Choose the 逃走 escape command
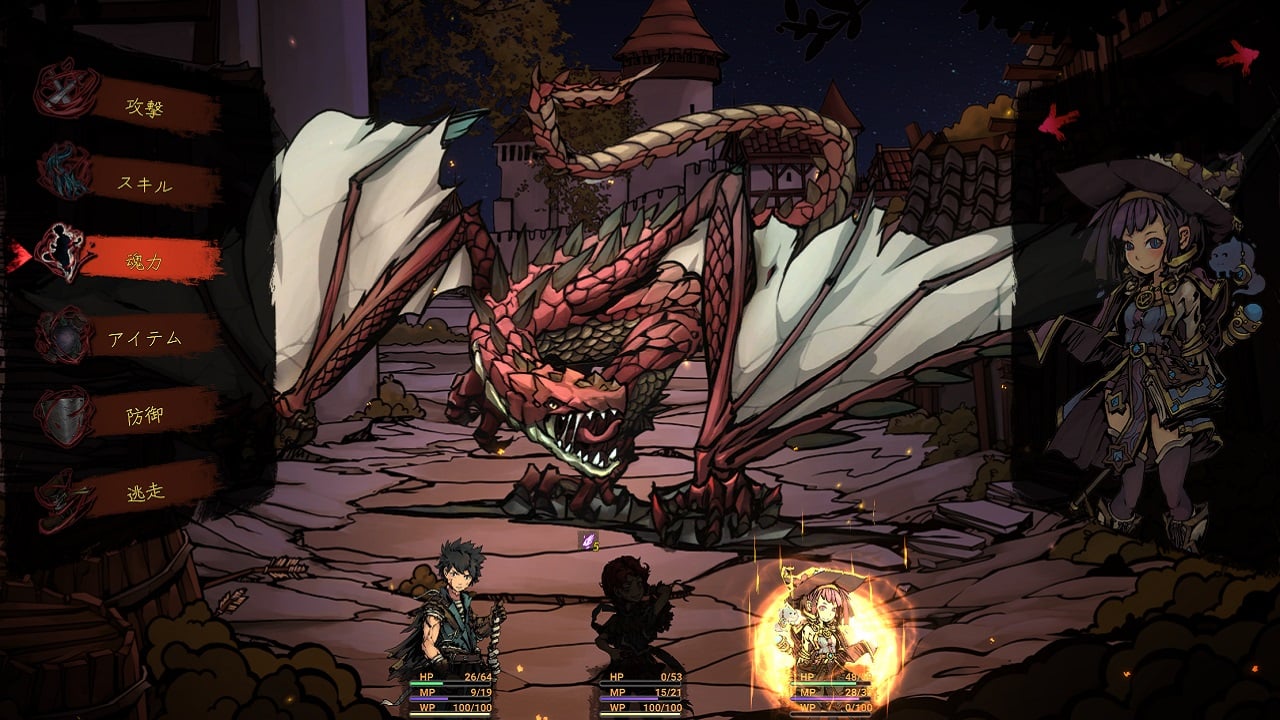 pyautogui.click(x=145, y=491)
